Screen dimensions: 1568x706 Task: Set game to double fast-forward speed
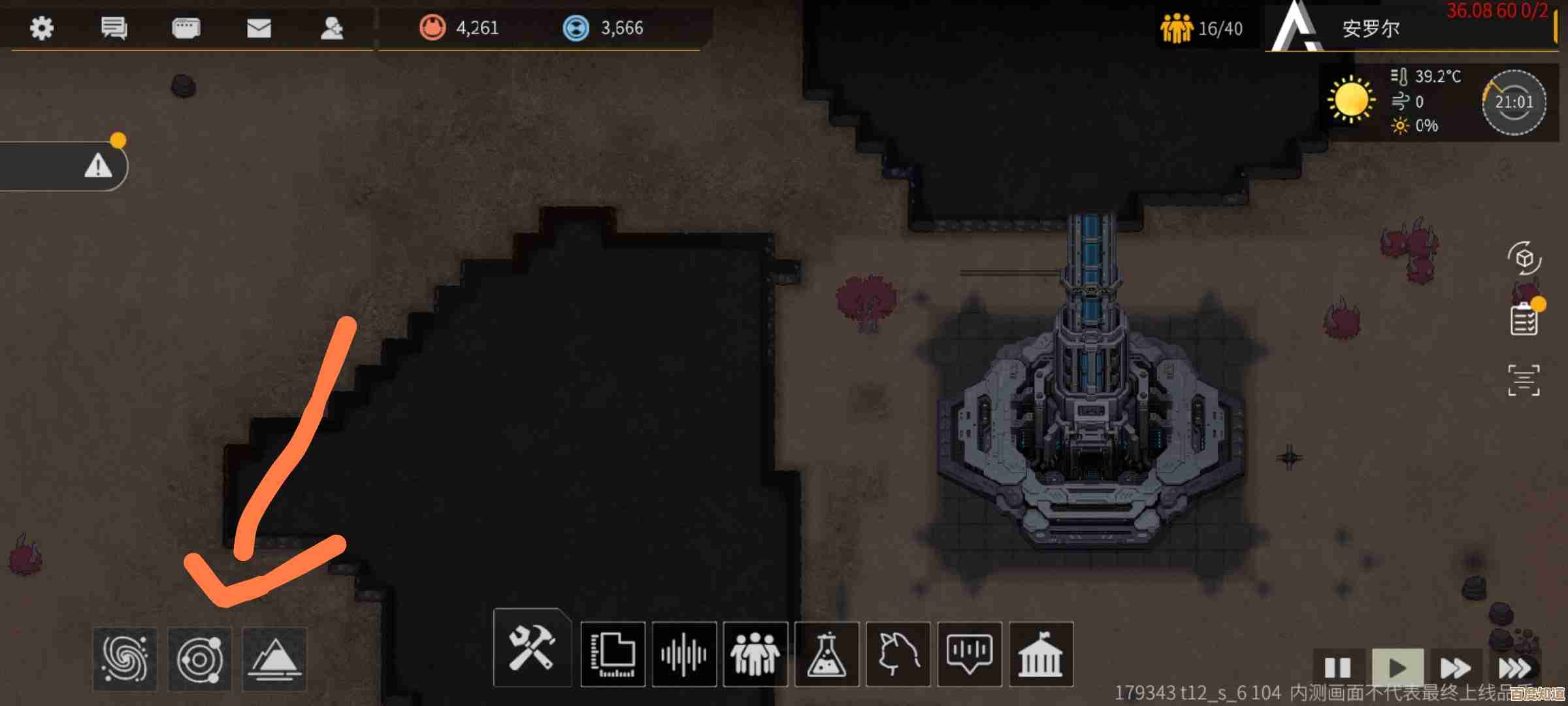[x=1455, y=668]
